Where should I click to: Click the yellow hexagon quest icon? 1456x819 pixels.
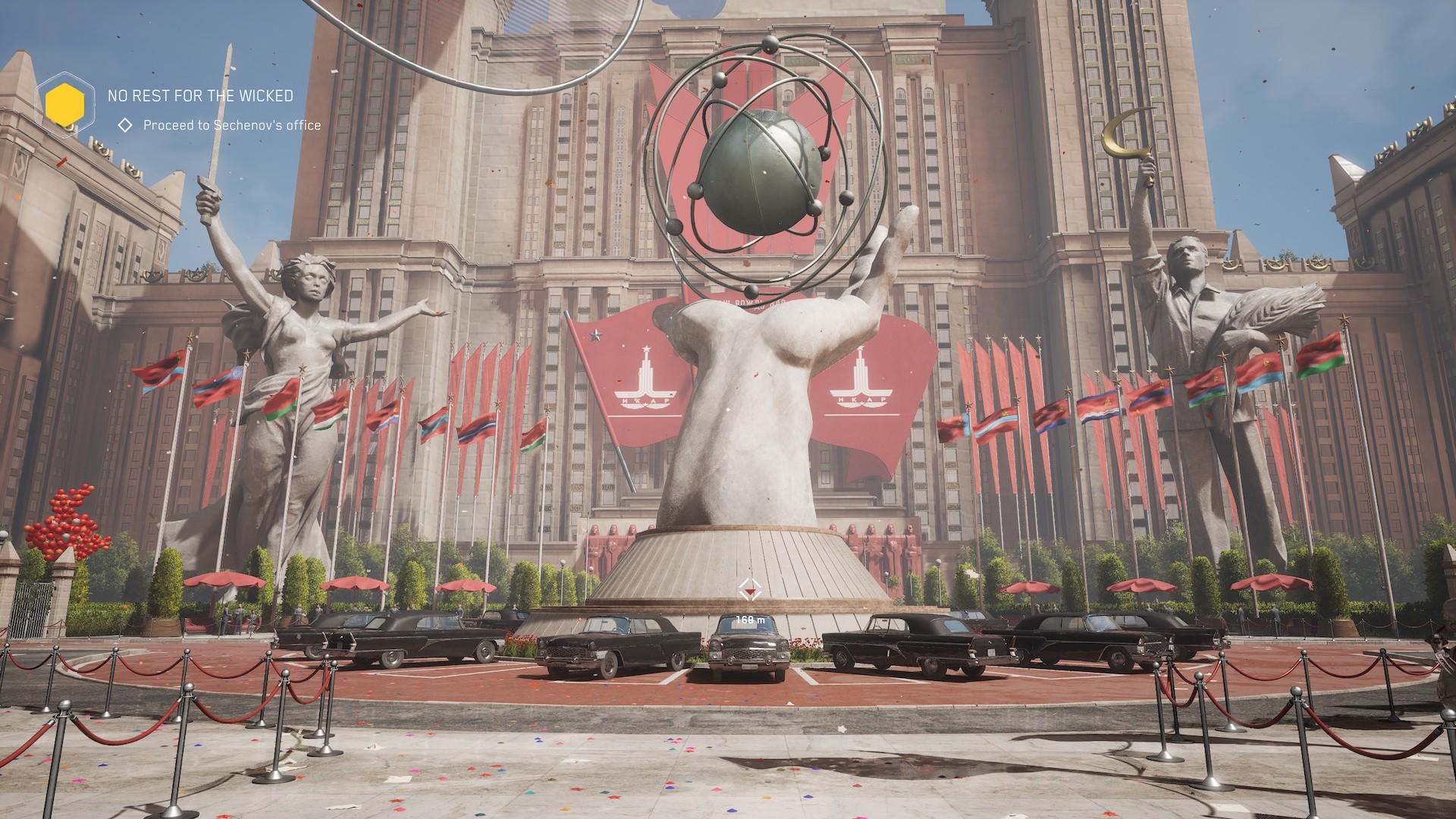point(64,104)
